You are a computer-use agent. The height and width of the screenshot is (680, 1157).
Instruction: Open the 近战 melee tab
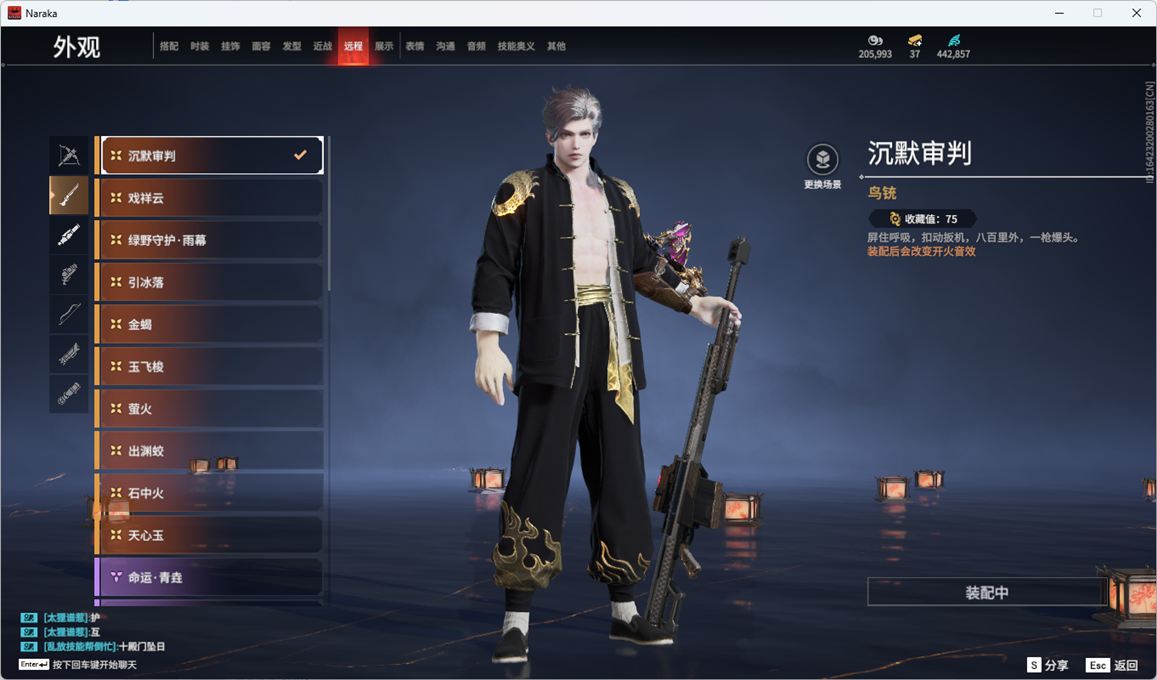click(322, 46)
